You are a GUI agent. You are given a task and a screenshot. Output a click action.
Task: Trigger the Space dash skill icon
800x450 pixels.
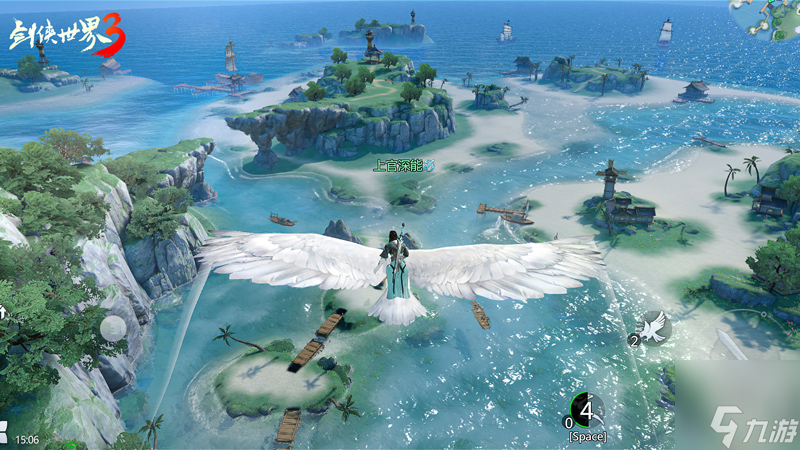point(586,410)
